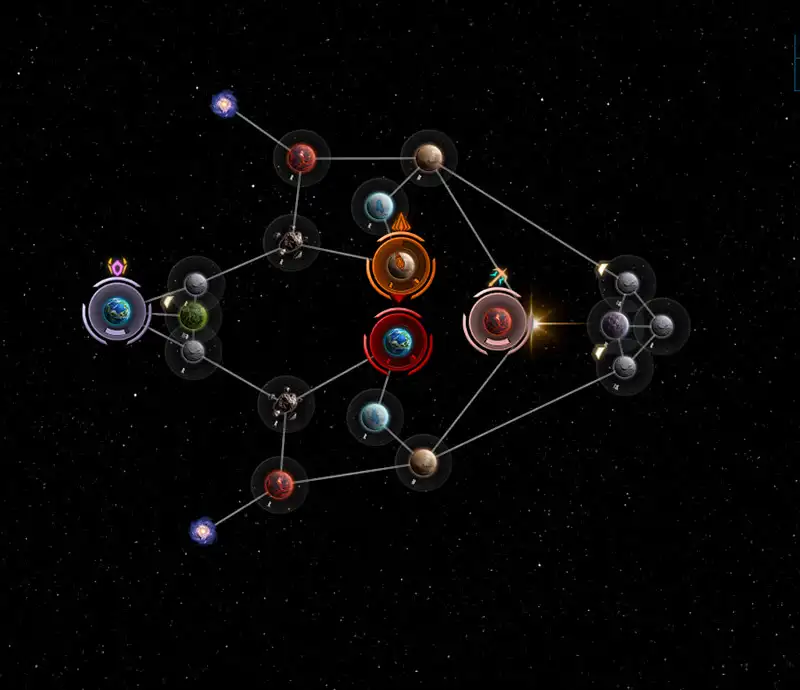Select the asteroid node linked to orange-ringed planet
The image size is (800, 690).
[x=291, y=240]
